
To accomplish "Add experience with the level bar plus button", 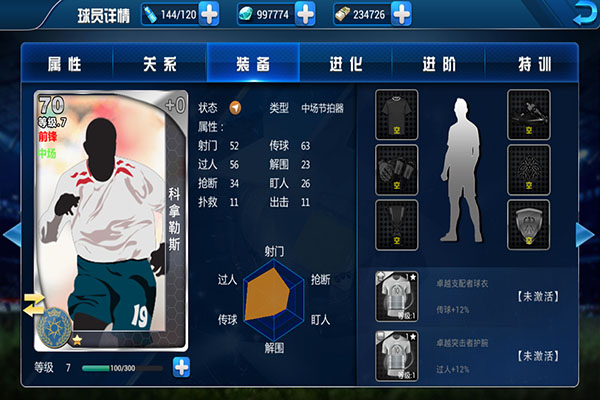I will 181,367.
